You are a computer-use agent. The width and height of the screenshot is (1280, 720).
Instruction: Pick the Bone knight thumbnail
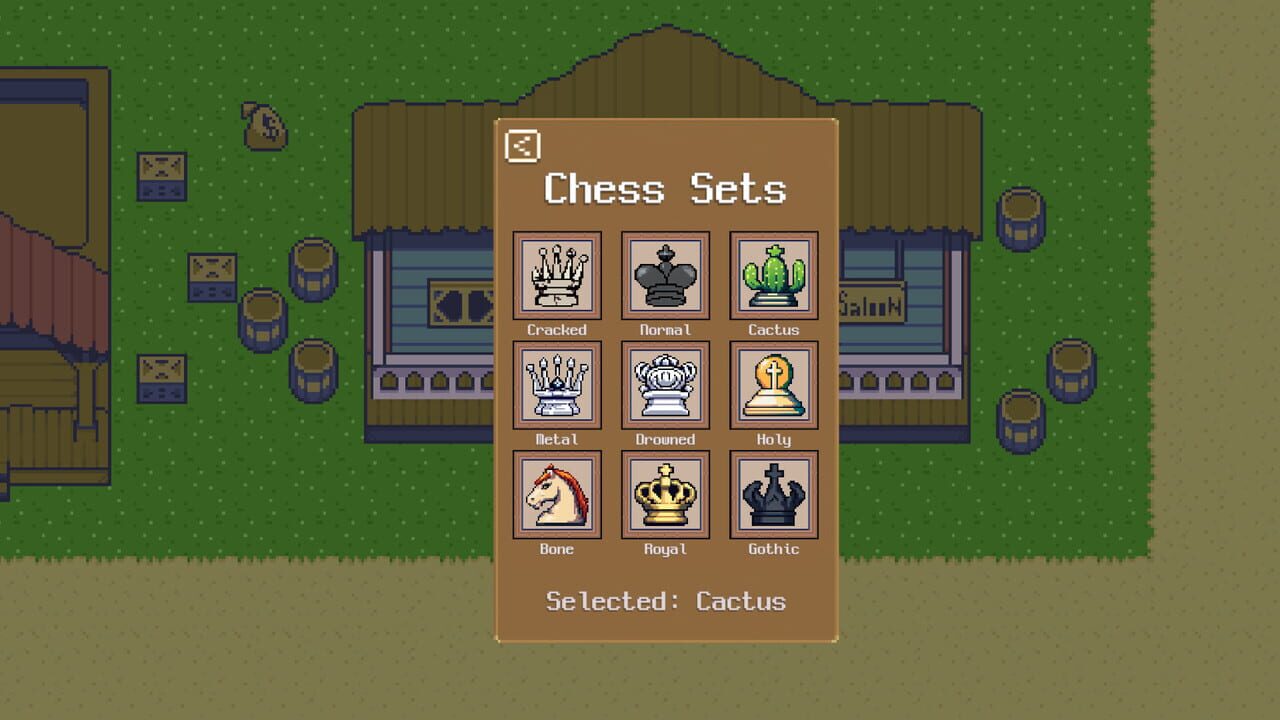[557, 494]
